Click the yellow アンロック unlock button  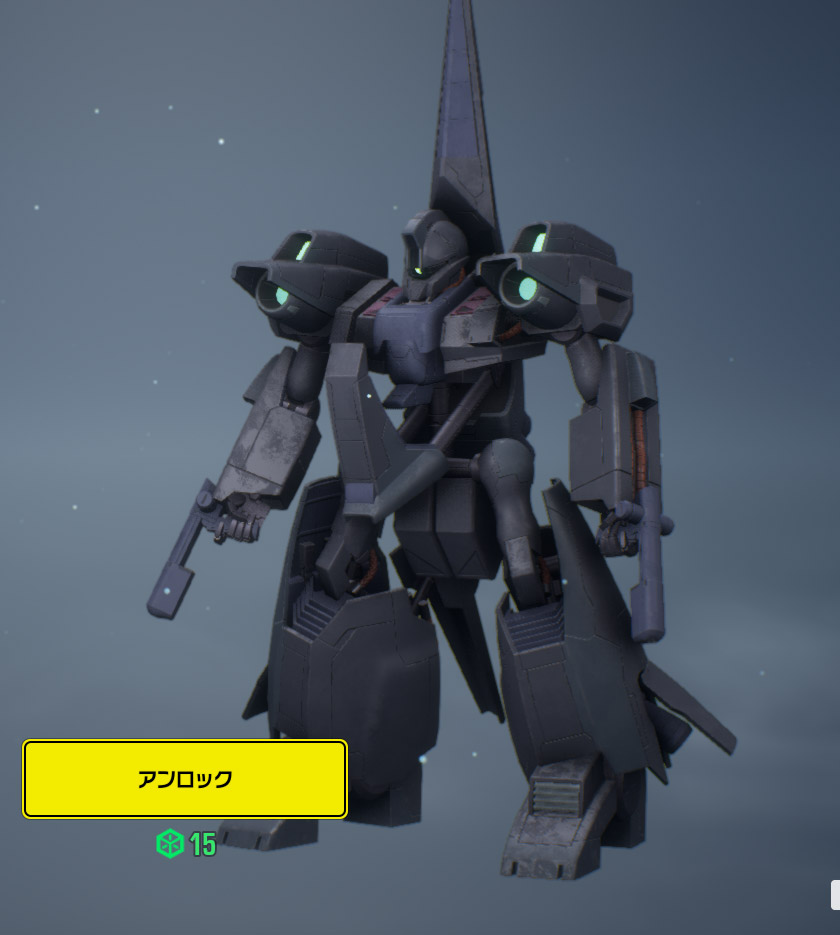(185, 779)
